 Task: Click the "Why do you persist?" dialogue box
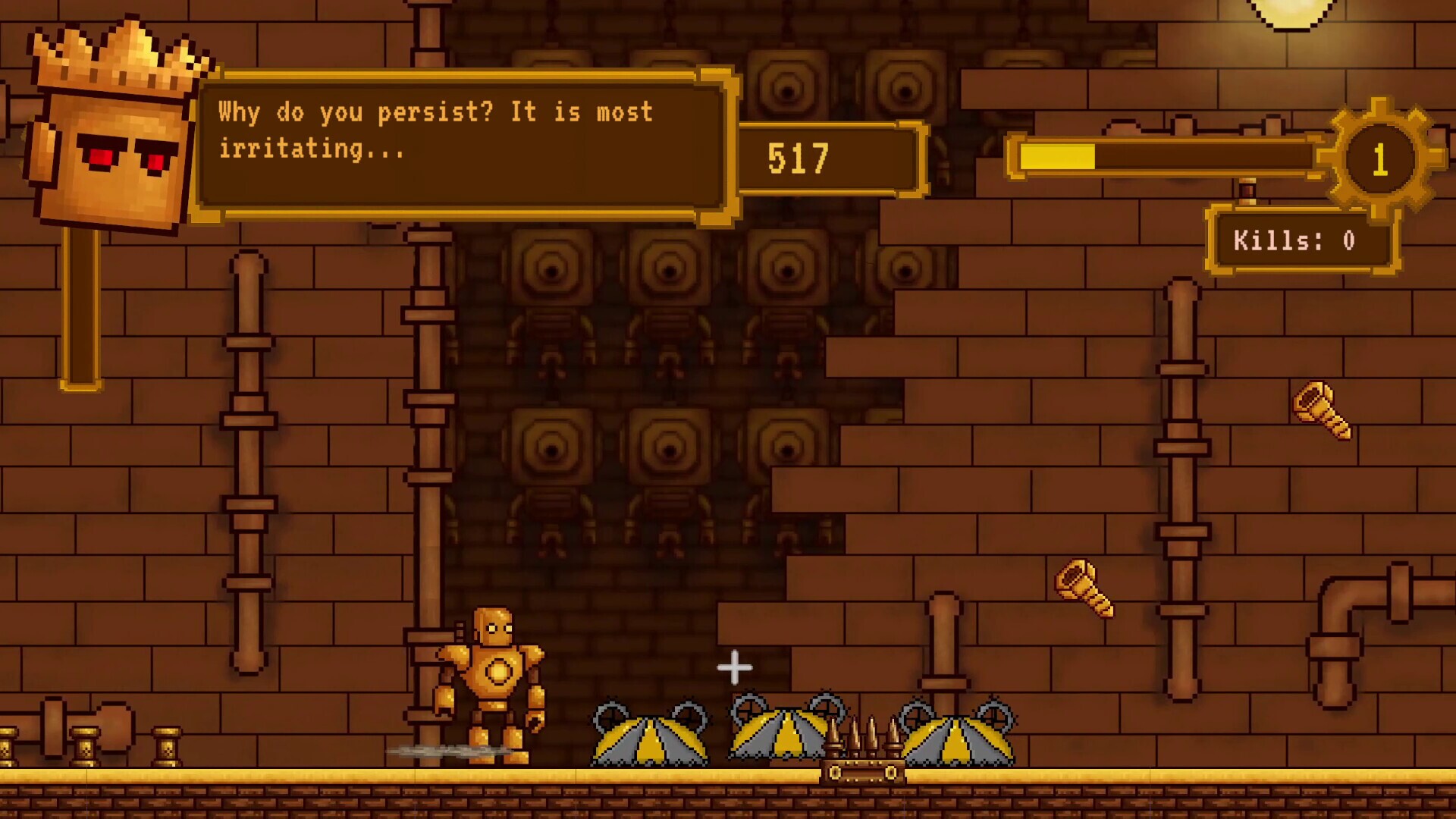[x=463, y=146]
